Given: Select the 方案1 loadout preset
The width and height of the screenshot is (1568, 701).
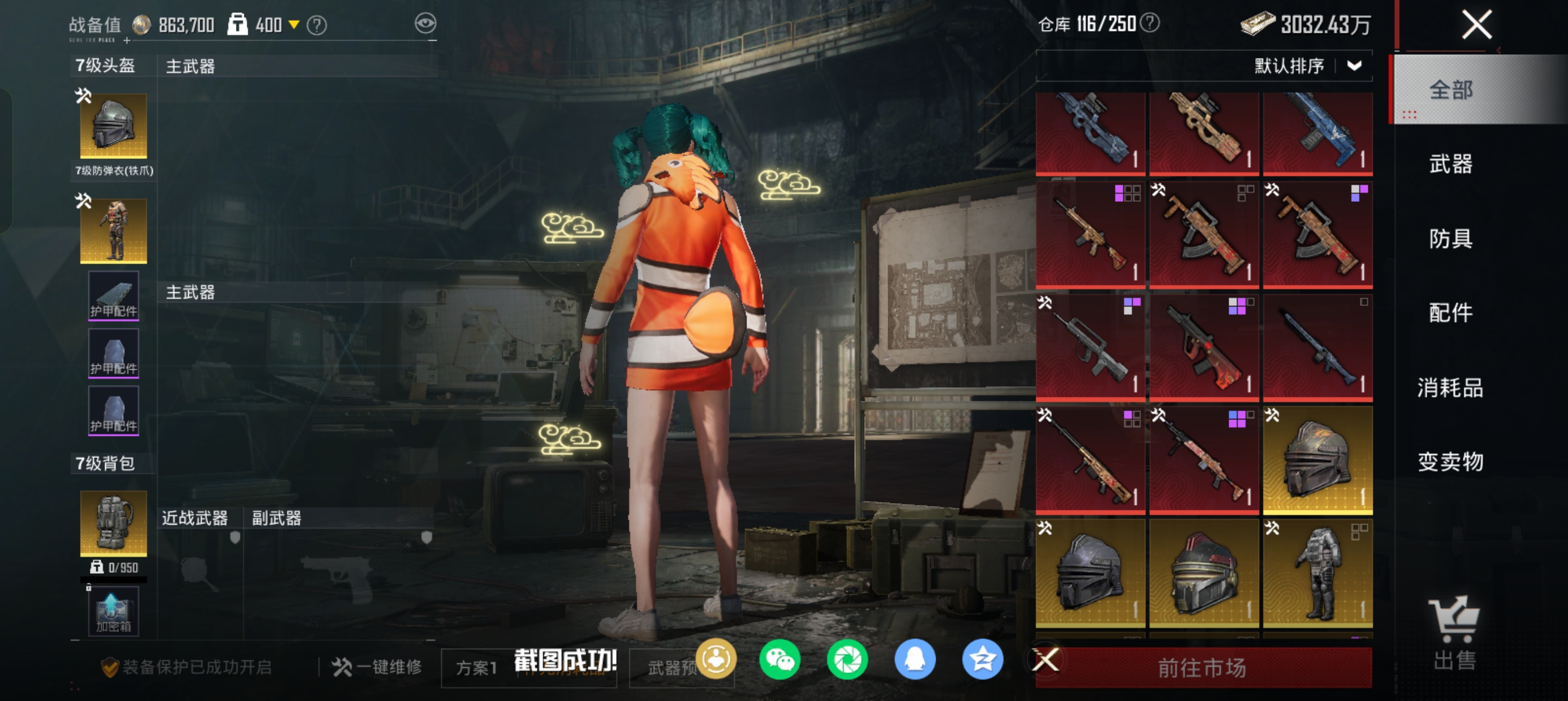Looking at the screenshot, I should 477,668.
